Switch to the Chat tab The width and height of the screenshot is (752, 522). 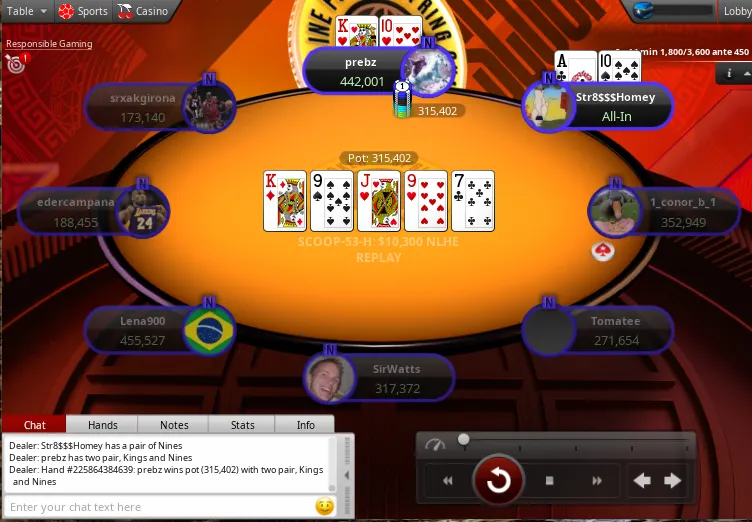tap(34, 425)
